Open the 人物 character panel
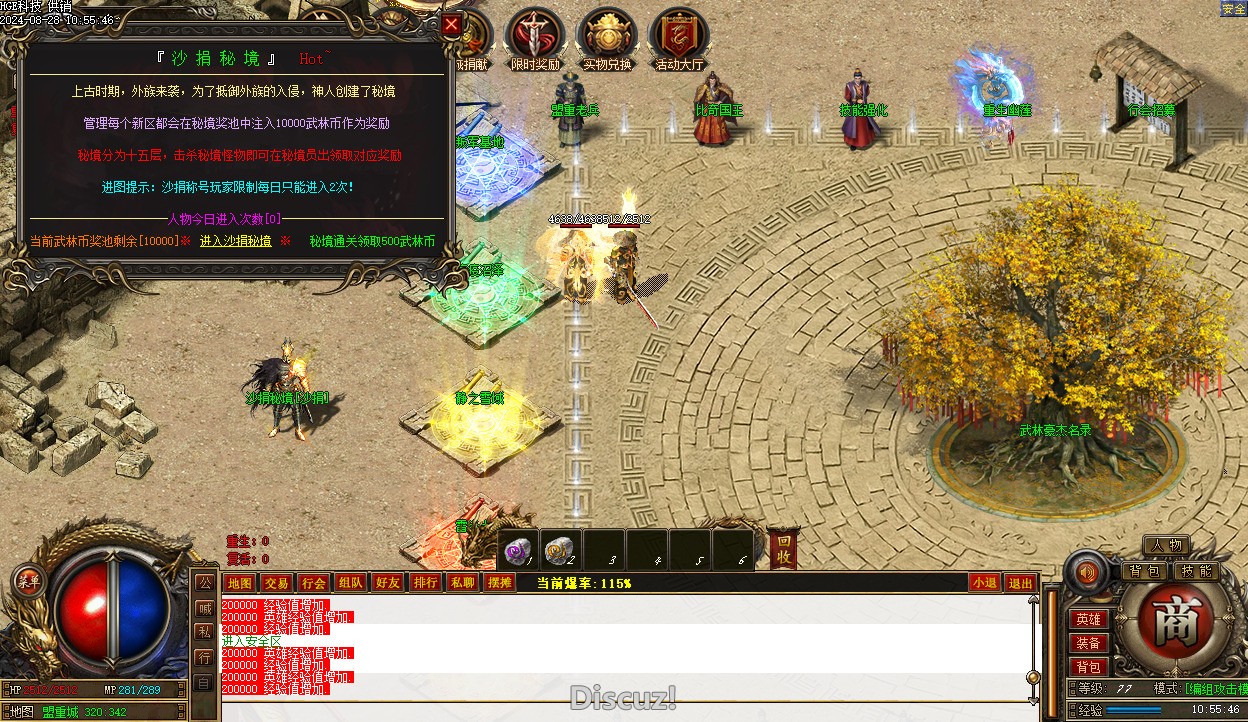1248x722 pixels. [x=1166, y=545]
